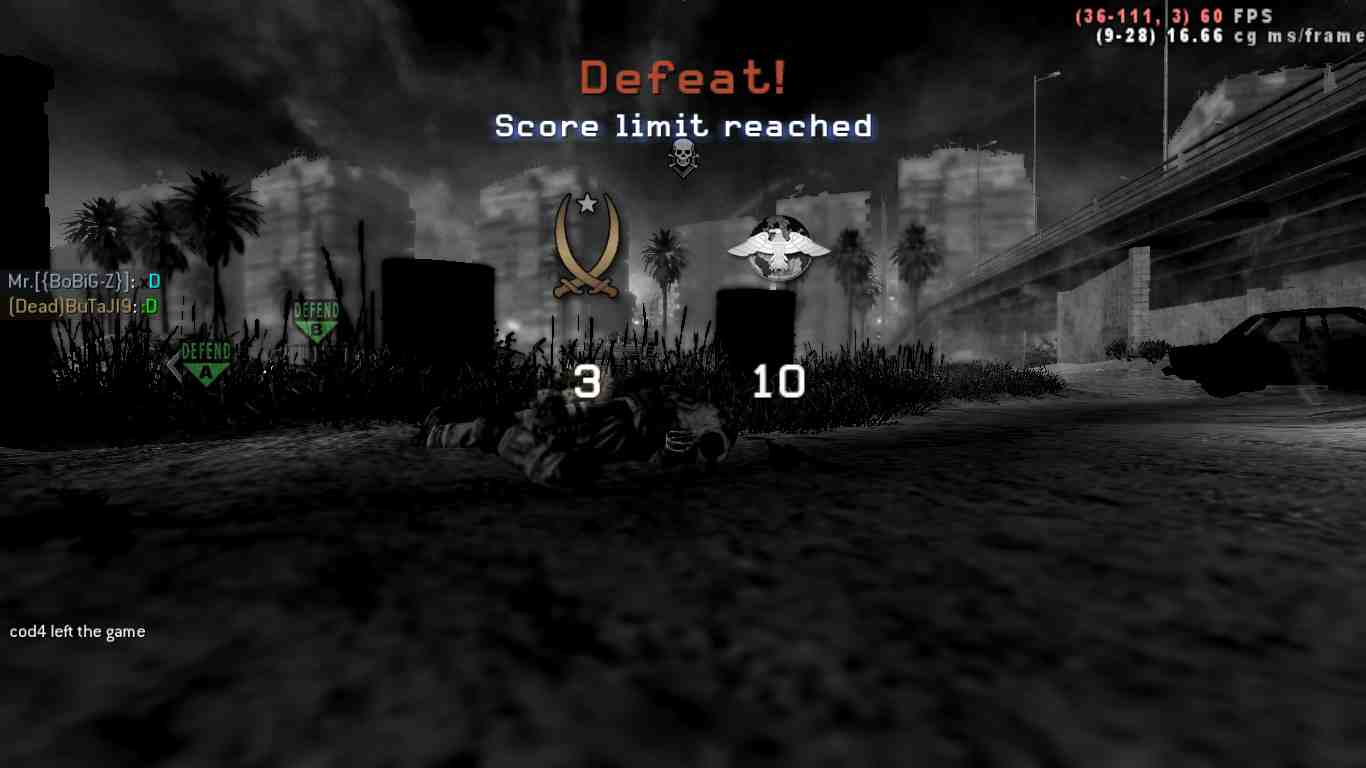Select the cod4 left the game notification
The height and width of the screenshot is (768, 1366).
[x=77, y=631]
